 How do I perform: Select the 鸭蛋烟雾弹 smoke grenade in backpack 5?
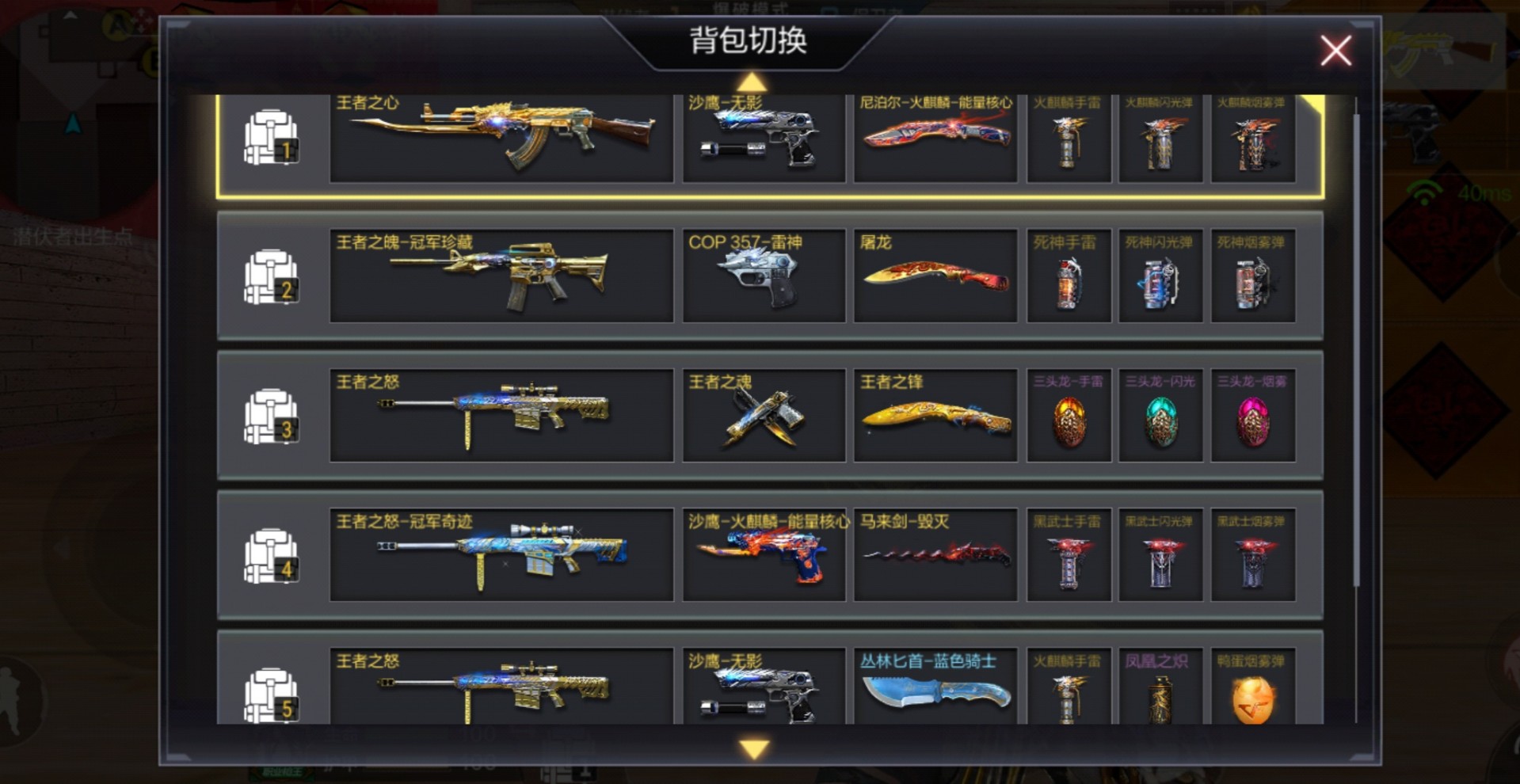tap(1253, 695)
